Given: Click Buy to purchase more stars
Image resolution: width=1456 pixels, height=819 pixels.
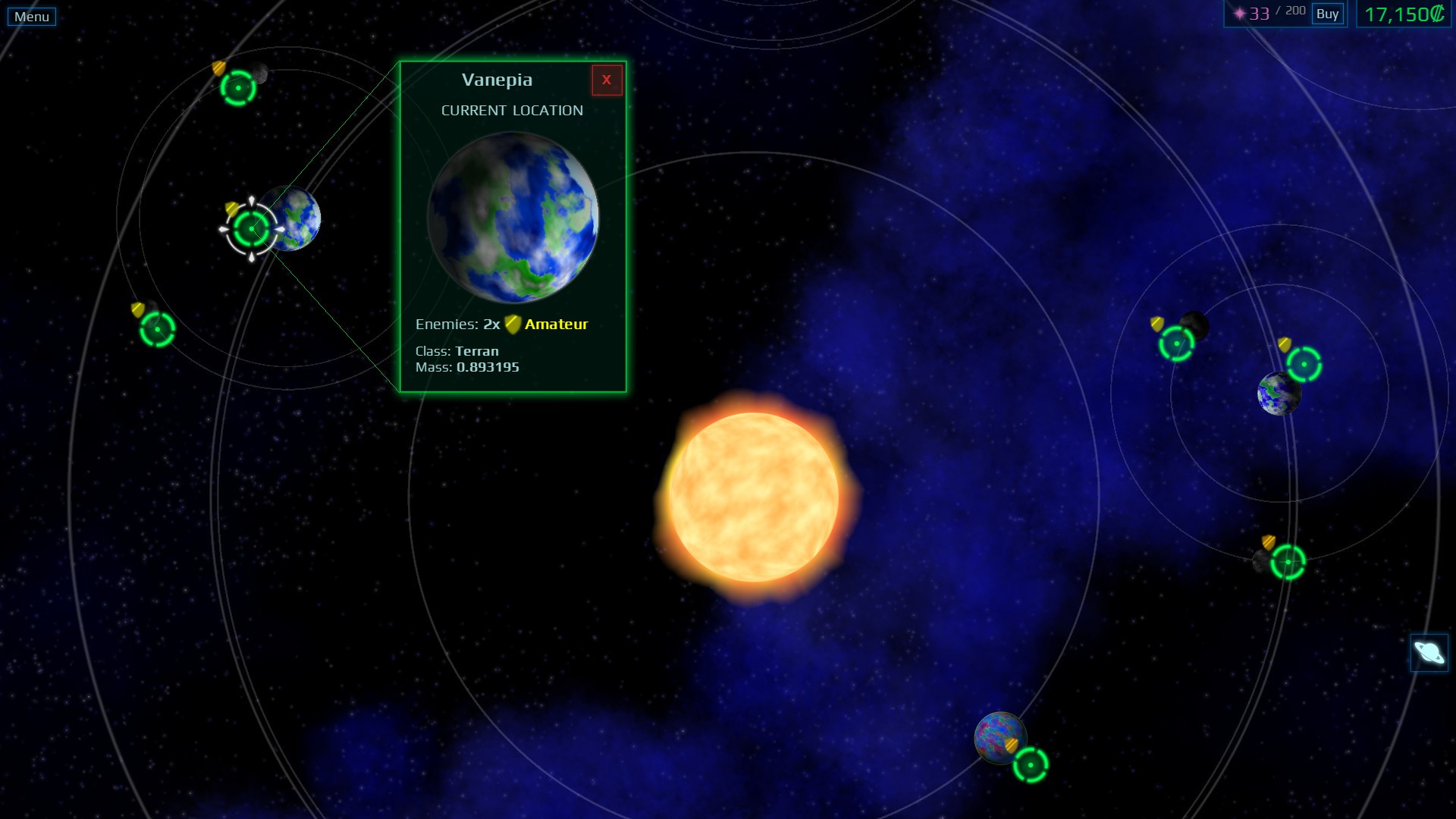Looking at the screenshot, I should (x=1326, y=14).
